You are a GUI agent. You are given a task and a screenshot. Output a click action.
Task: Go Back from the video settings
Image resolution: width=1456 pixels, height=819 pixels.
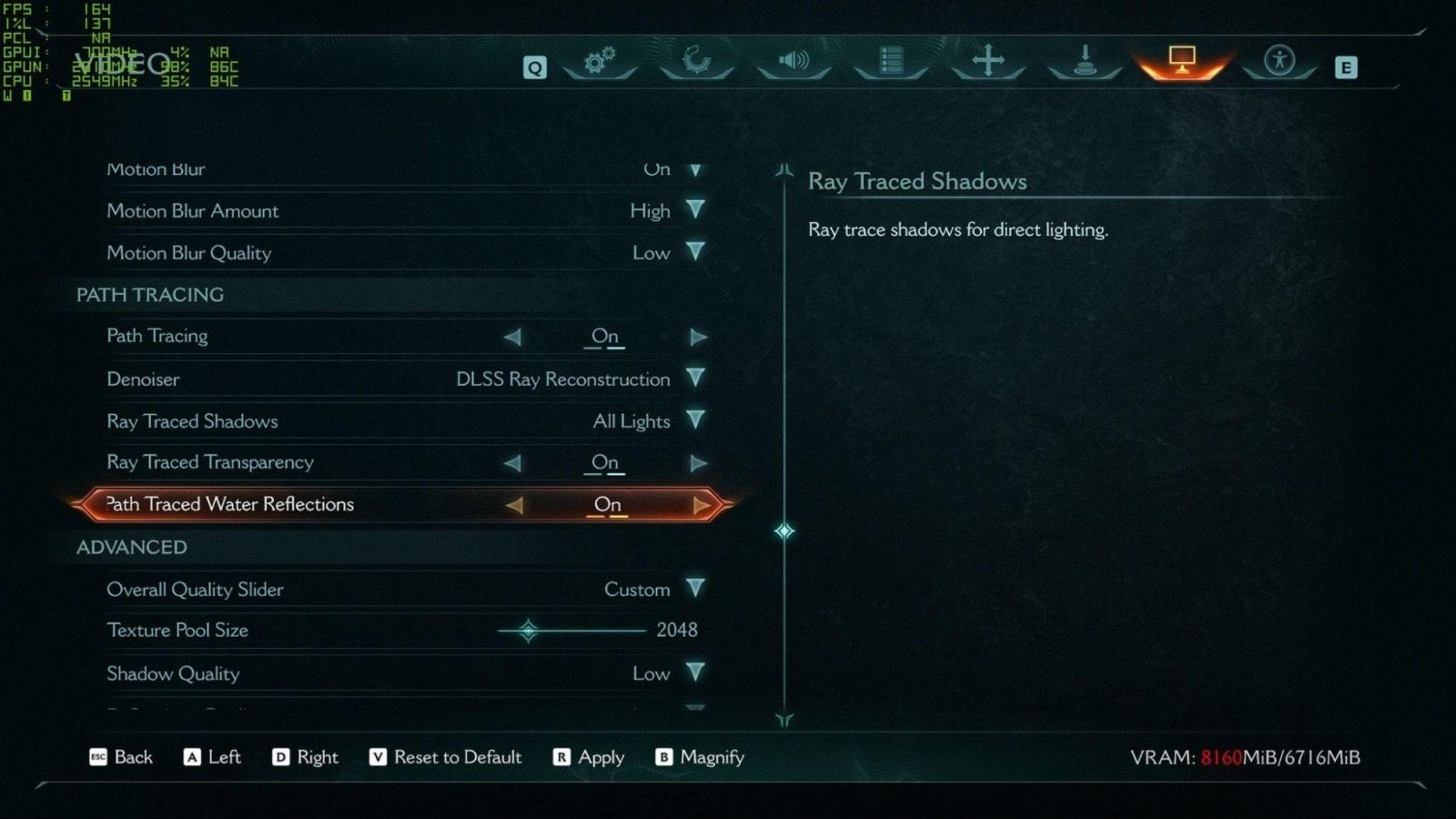(121, 757)
